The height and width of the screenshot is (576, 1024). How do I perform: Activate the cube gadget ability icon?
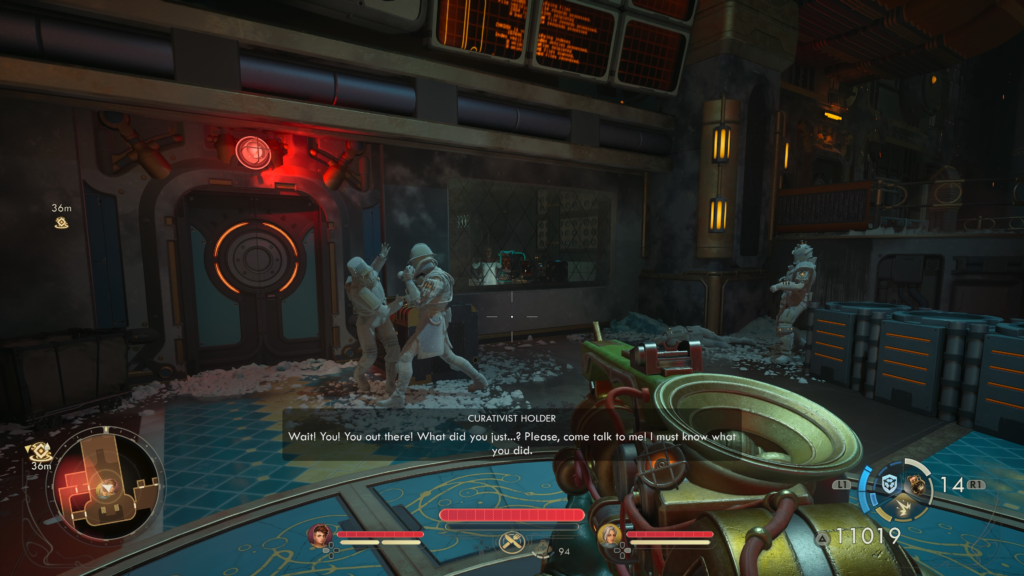pos(888,484)
